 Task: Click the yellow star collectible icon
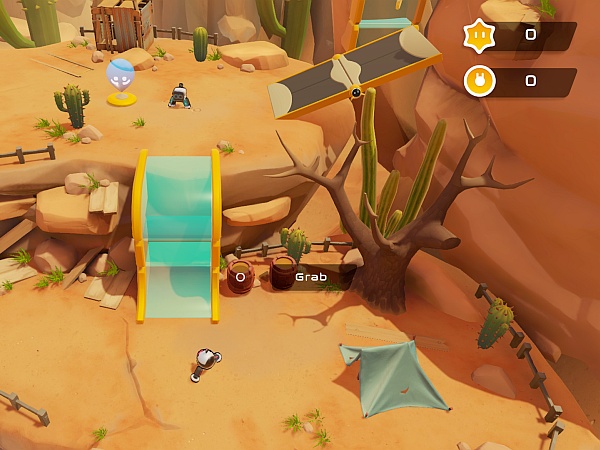point(479,36)
